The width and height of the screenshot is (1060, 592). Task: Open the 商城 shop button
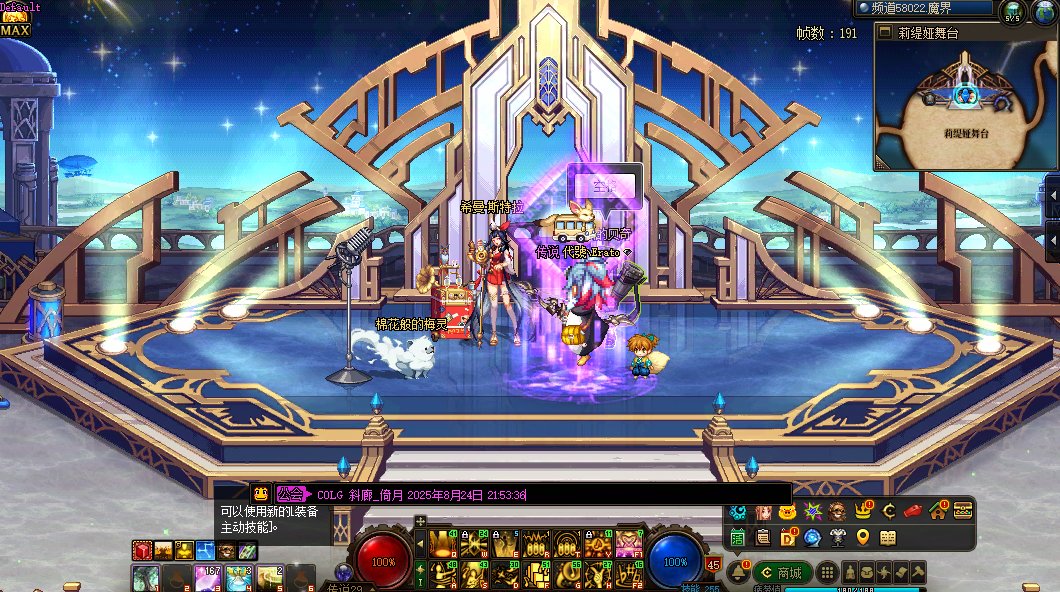pos(783,573)
